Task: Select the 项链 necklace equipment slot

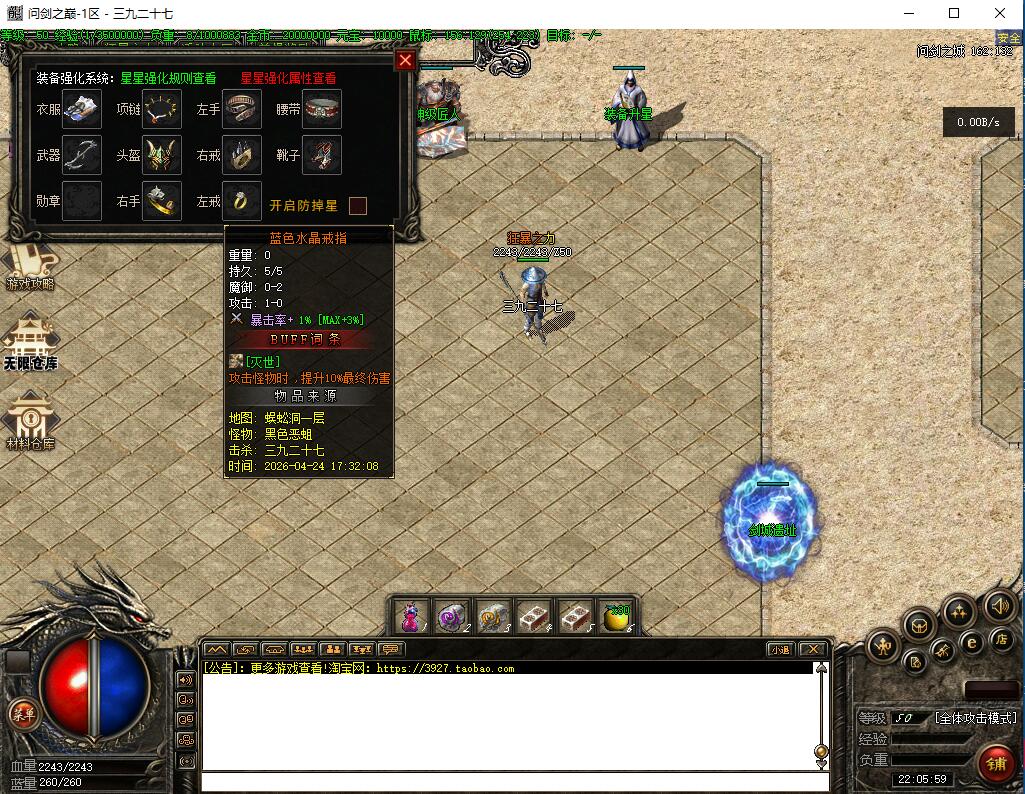Action: pos(161,109)
